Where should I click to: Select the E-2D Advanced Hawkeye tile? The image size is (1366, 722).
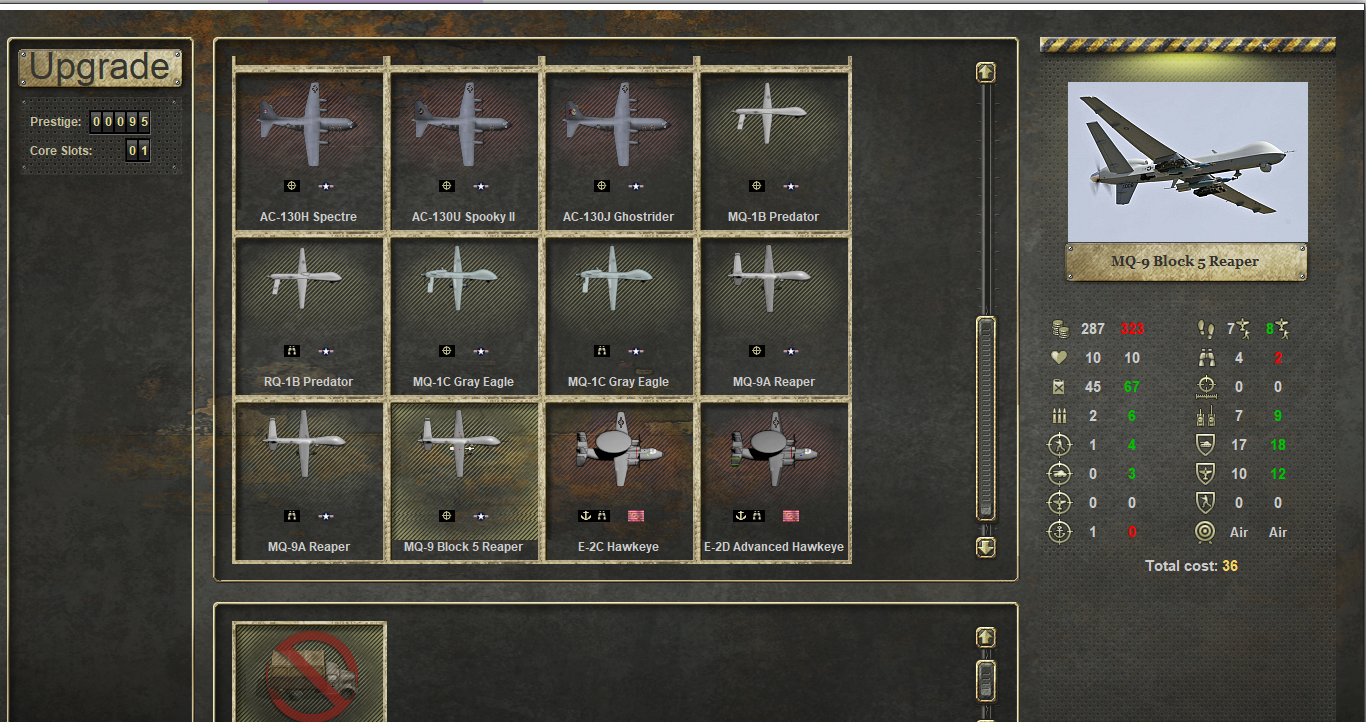click(773, 480)
